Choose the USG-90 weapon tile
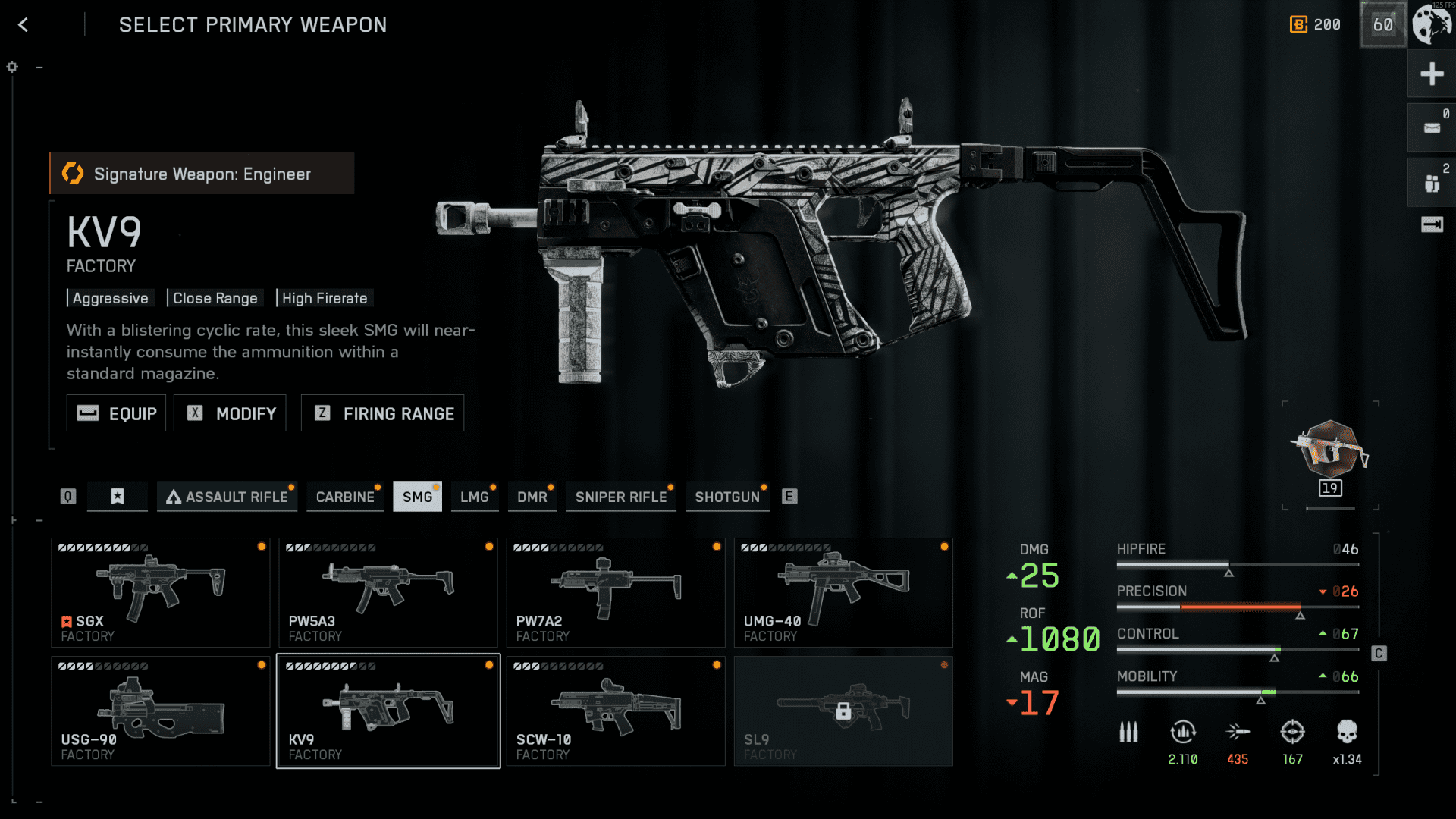Viewport: 1456px width, 819px height. coord(160,711)
